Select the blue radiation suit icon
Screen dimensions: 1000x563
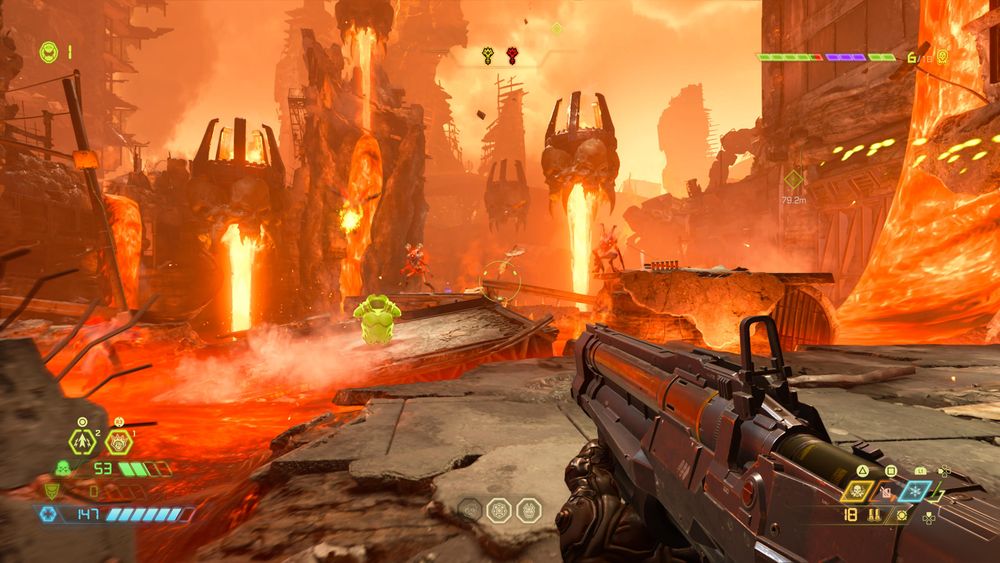tap(48, 513)
